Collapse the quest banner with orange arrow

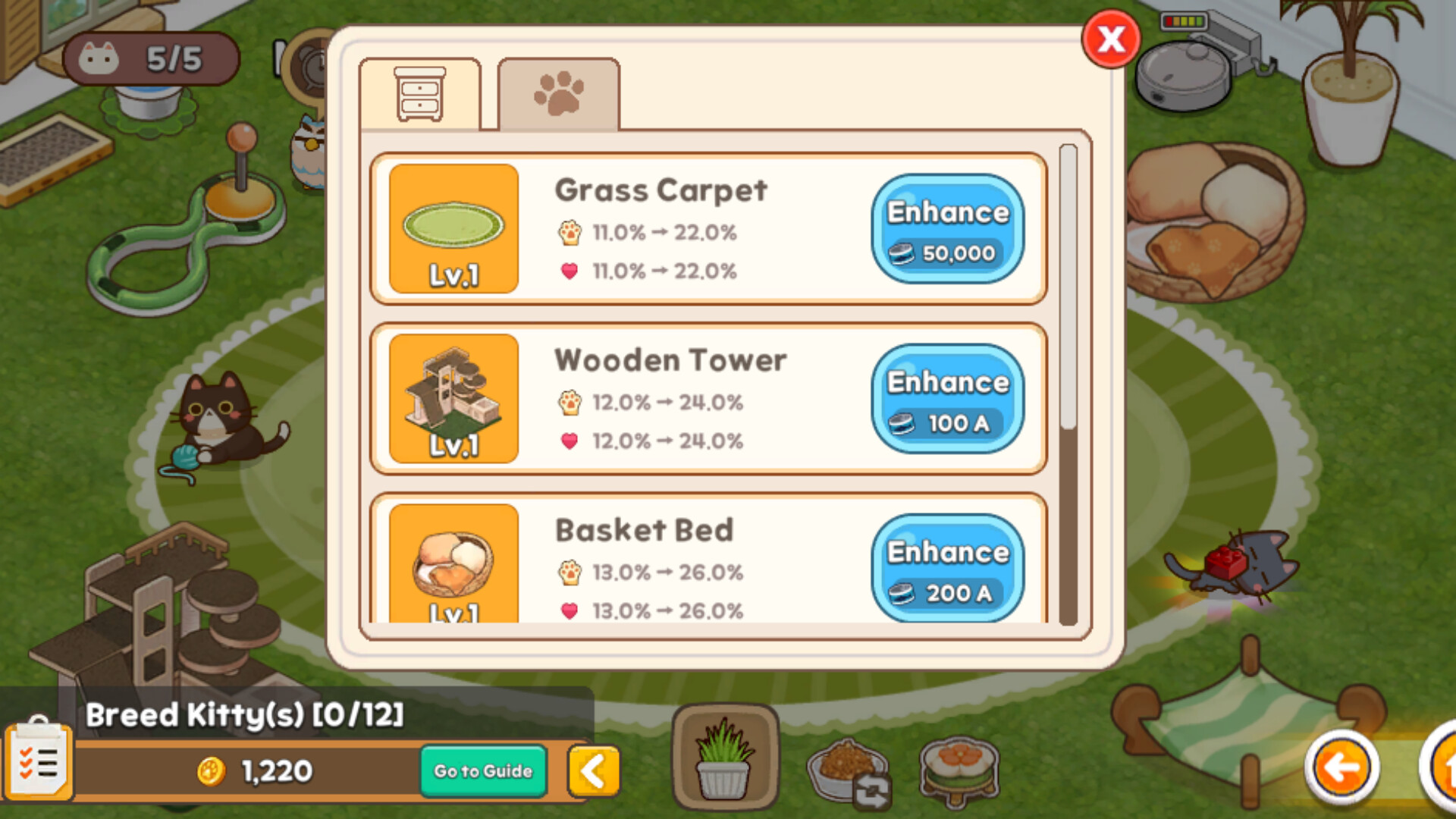594,770
